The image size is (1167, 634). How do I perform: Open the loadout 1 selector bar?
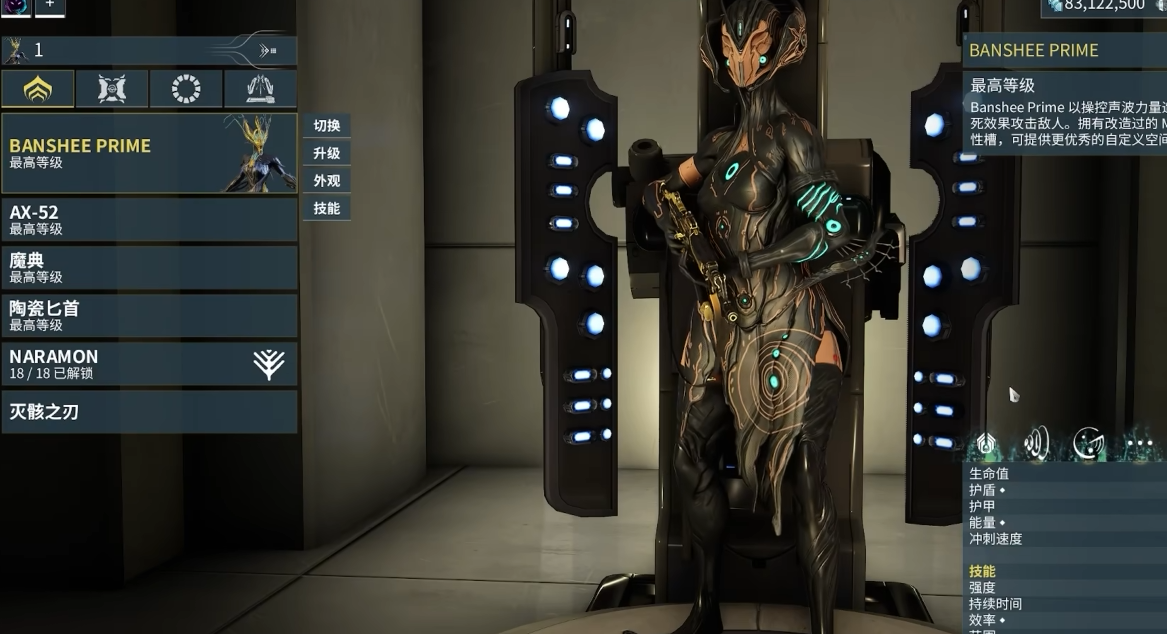pos(149,50)
